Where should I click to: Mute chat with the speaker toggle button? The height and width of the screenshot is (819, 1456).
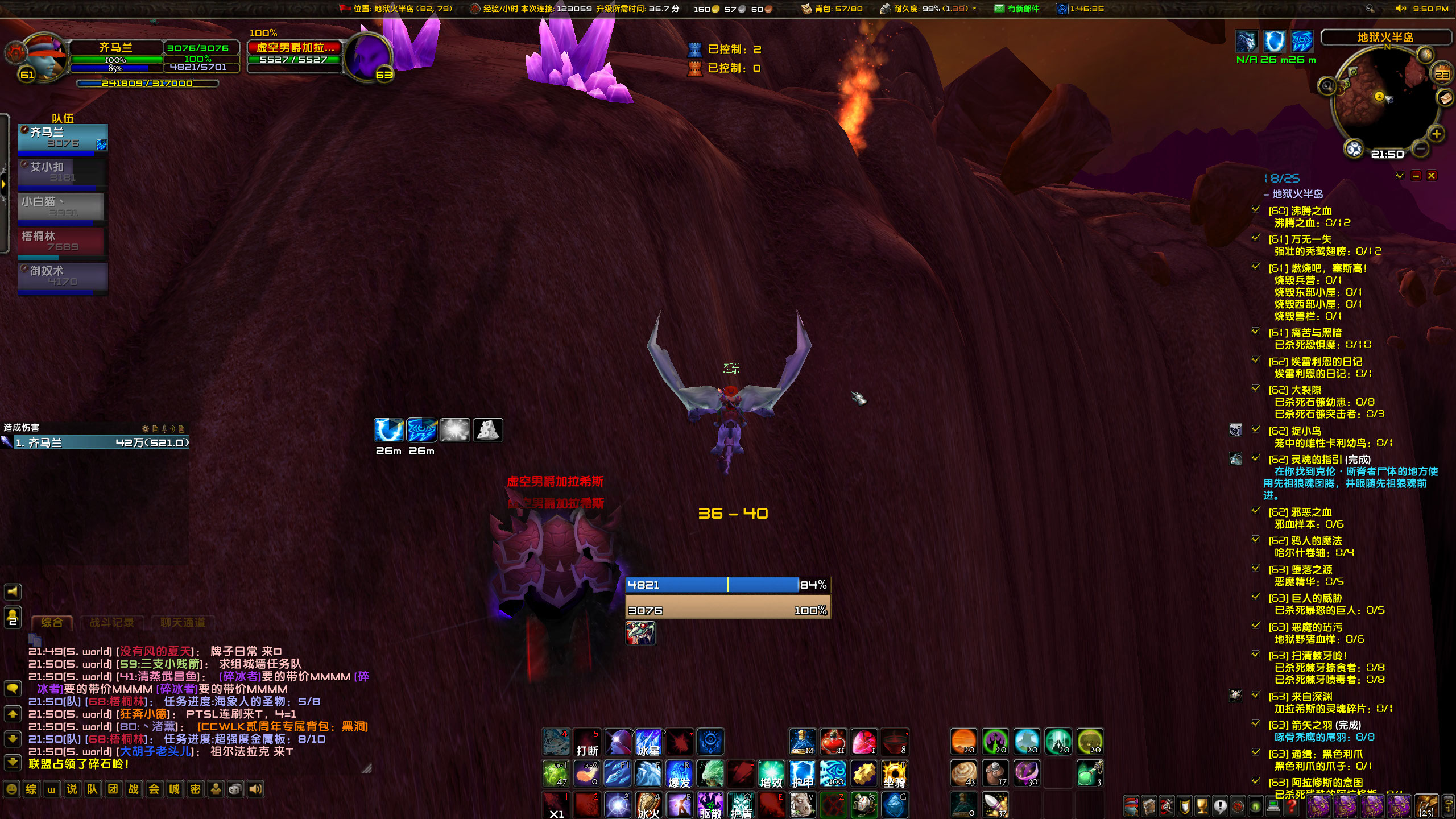coord(13,591)
